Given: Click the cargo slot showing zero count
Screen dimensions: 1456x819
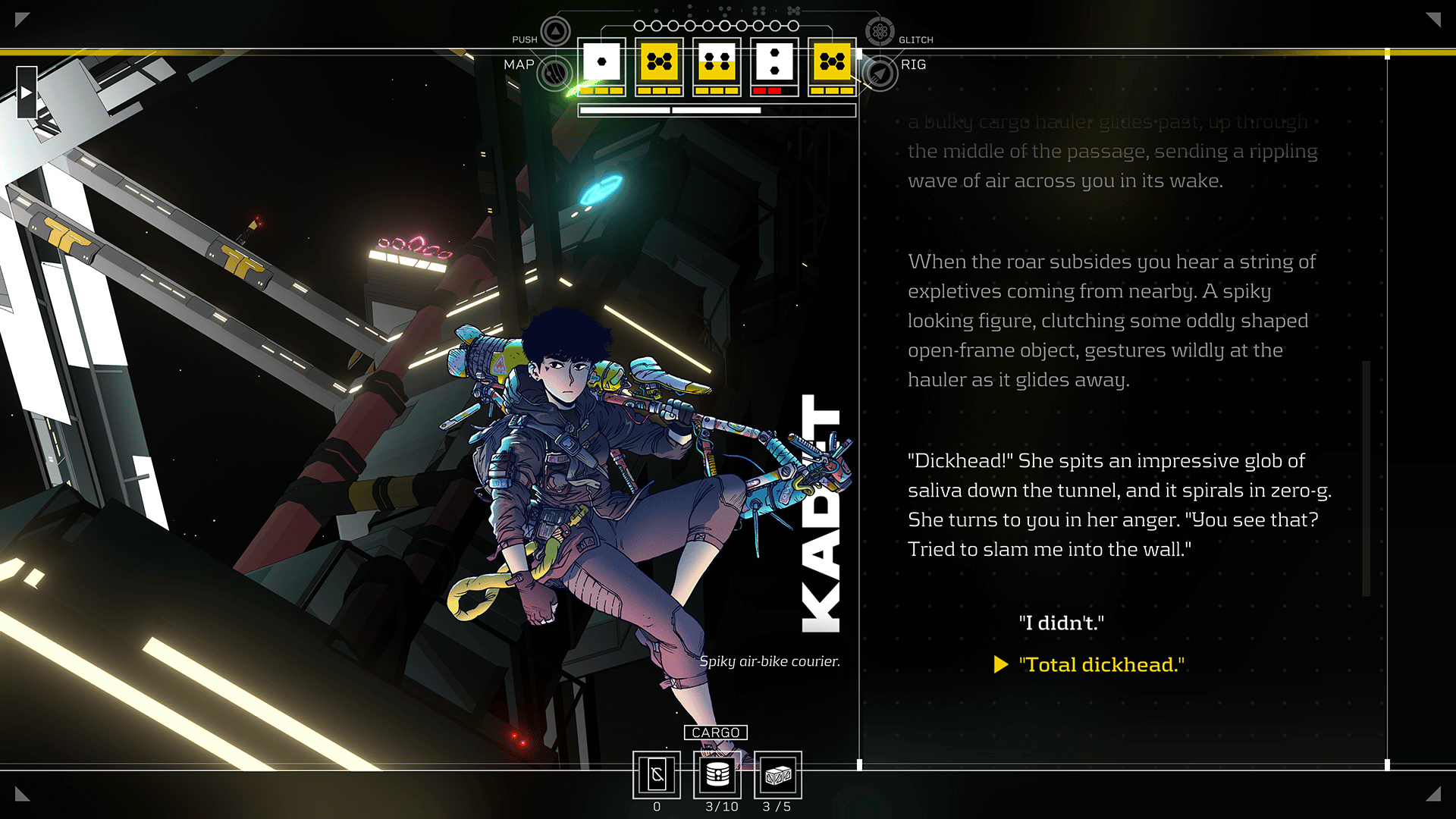Looking at the screenshot, I should [x=657, y=775].
